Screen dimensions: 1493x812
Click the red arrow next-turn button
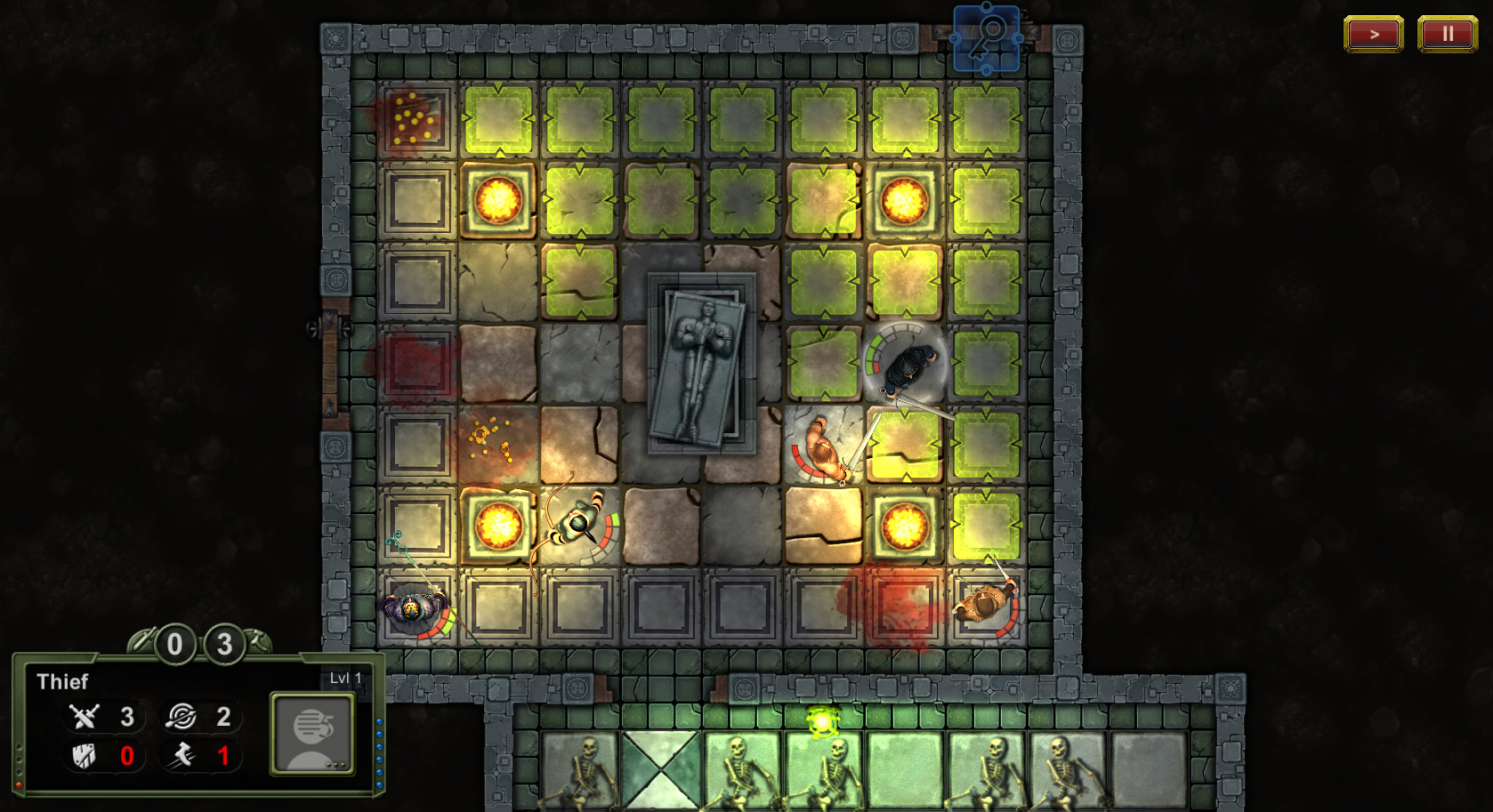(x=1373, y=35)
